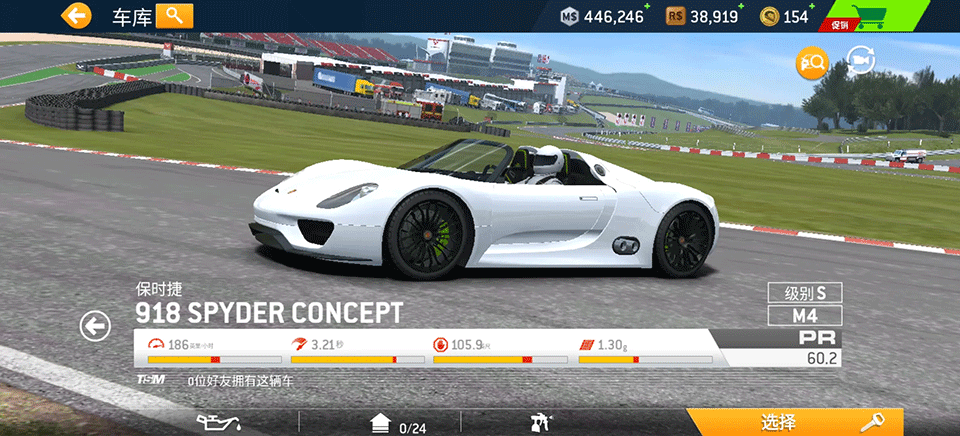The width and height of the screenshot is (960, 436).
Task: Add more gold coins
Action: [811, 8]
